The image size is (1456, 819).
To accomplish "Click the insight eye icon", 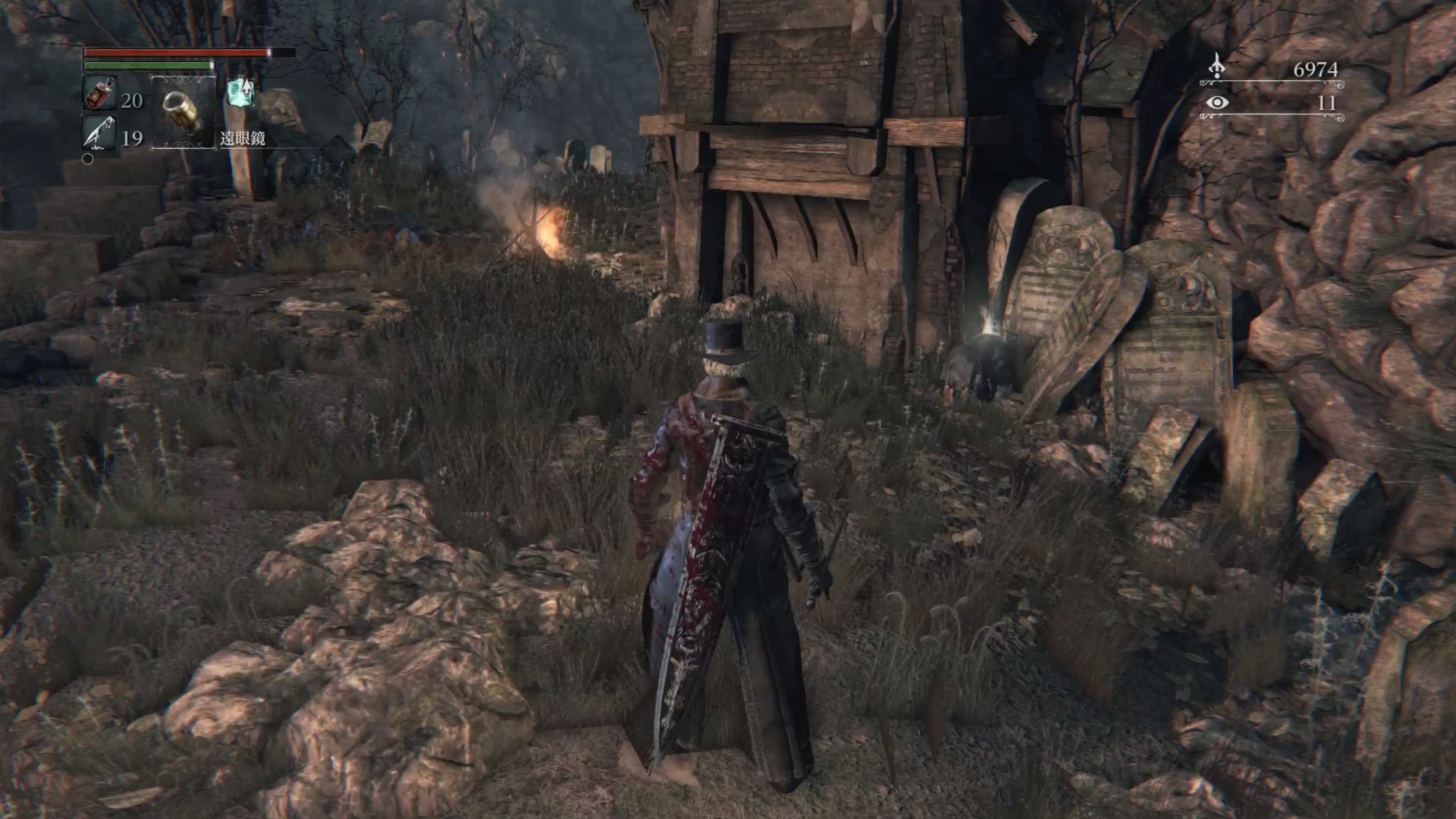I will [x=1216, y=103].
